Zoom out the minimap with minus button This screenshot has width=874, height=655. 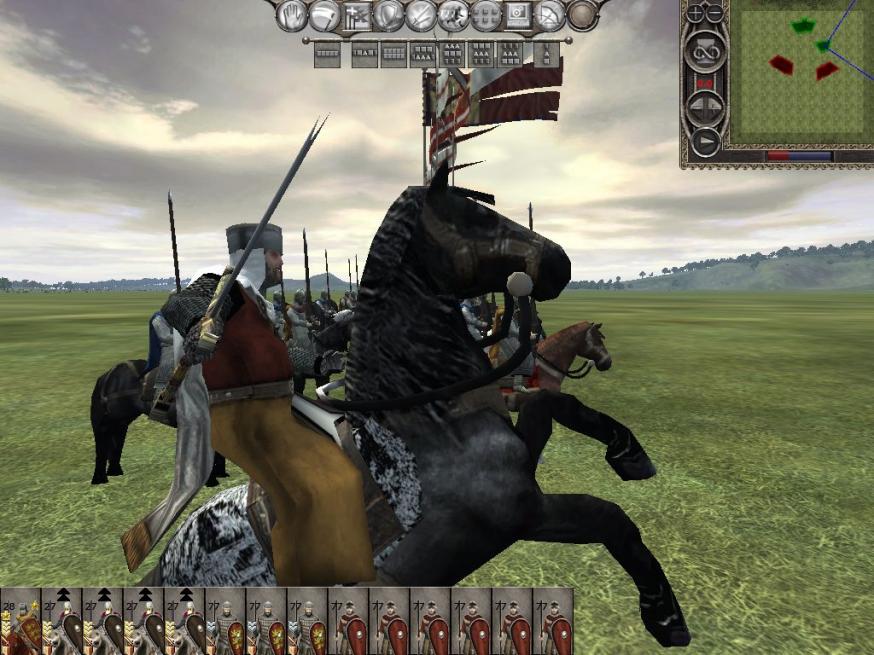pyautogui.click(x=714, y=14)
